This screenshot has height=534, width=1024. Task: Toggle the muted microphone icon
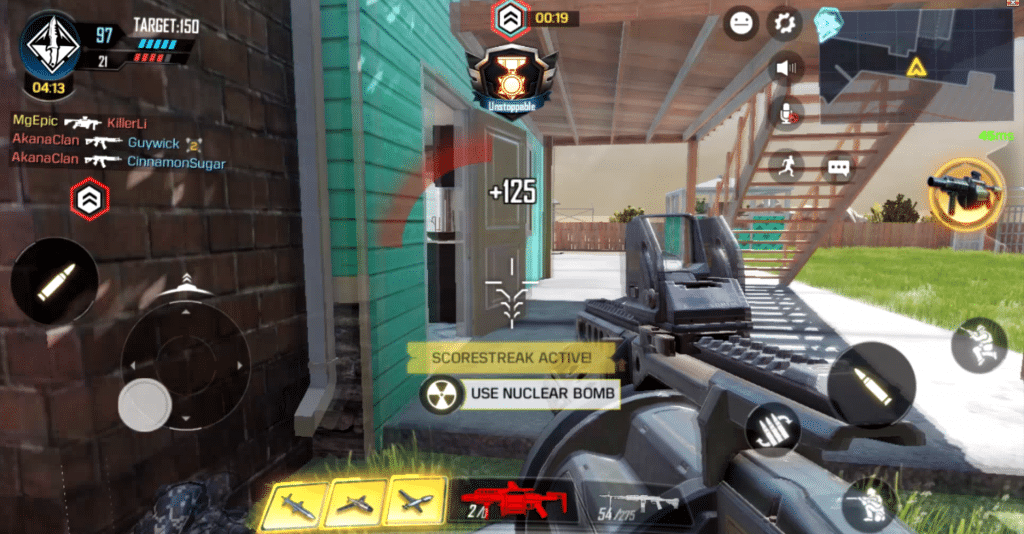[x=787, y=113]
